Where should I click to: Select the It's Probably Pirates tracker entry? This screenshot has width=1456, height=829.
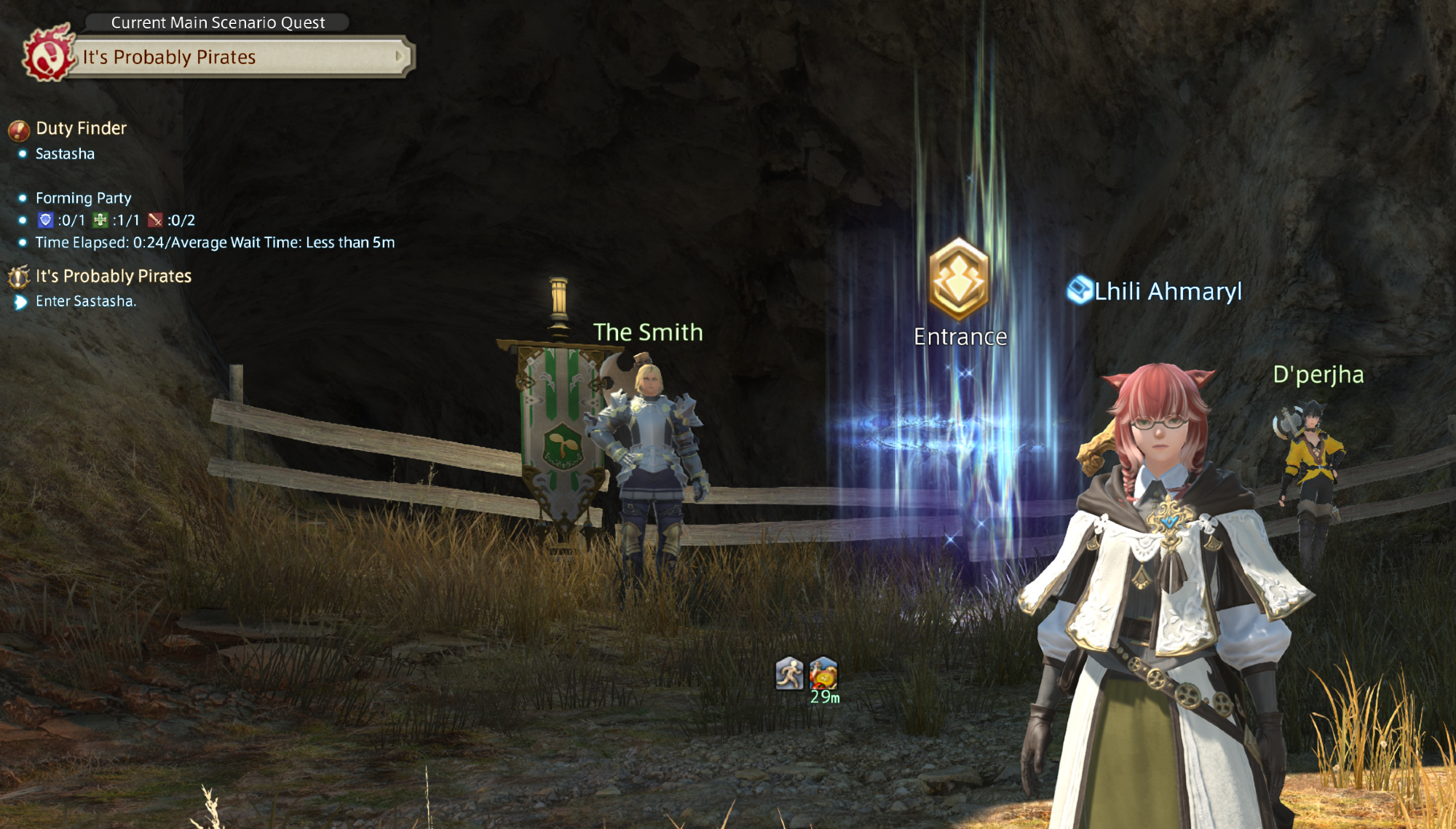113,277
